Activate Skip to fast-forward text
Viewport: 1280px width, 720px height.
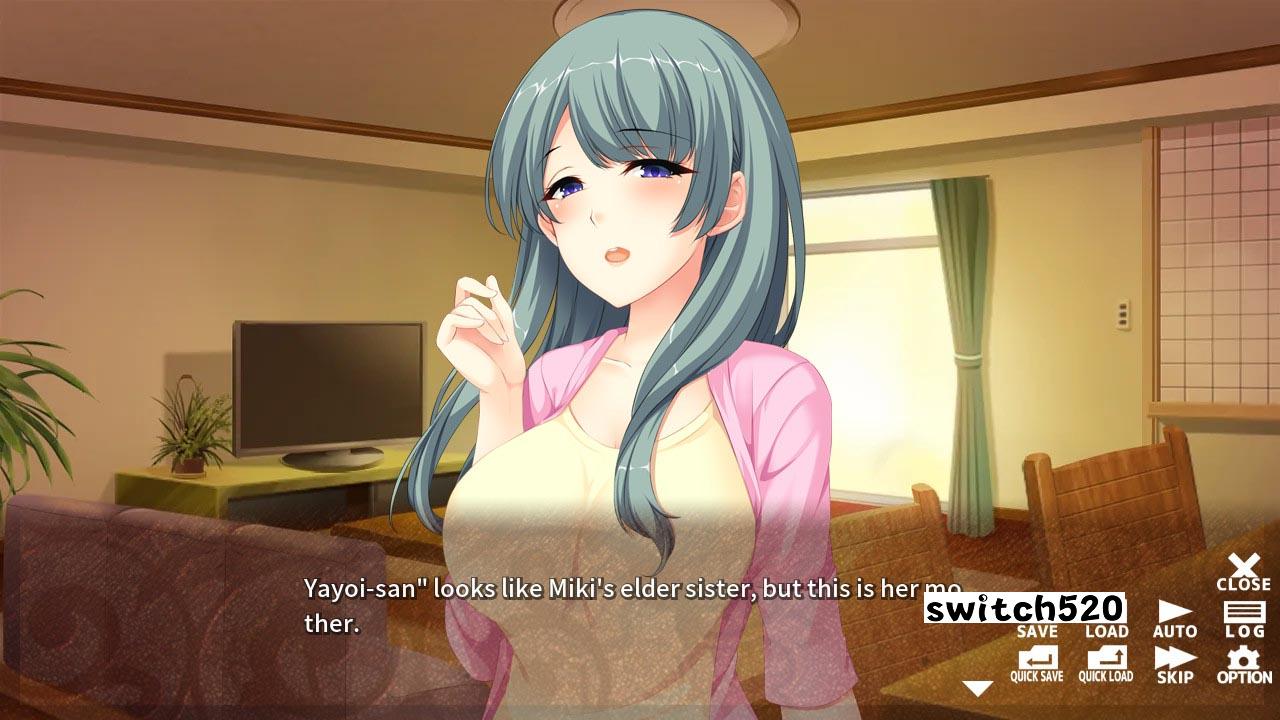click(x=1174, y=664)
